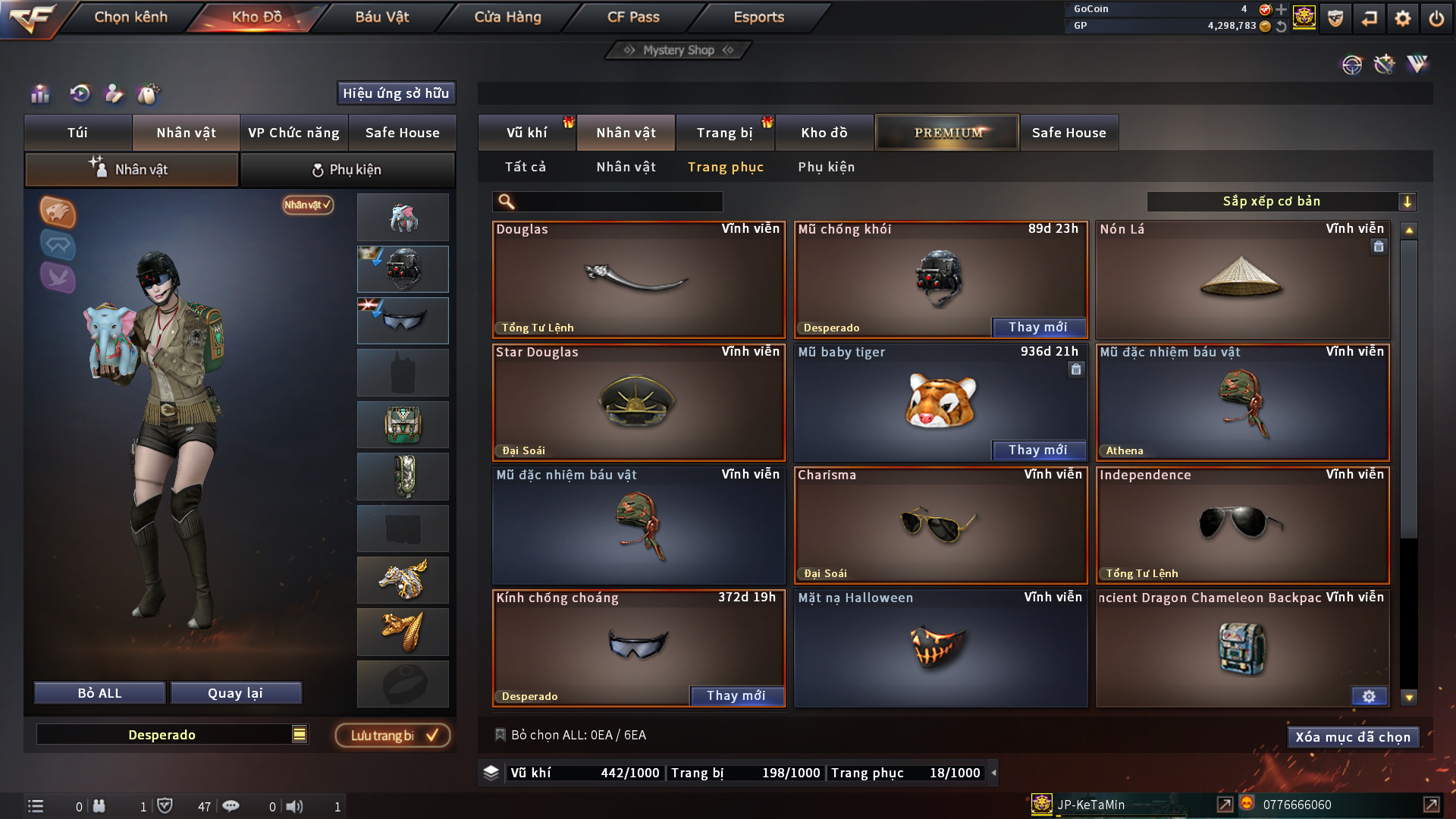Show Tất cả items filter

[x=526, y=167]
